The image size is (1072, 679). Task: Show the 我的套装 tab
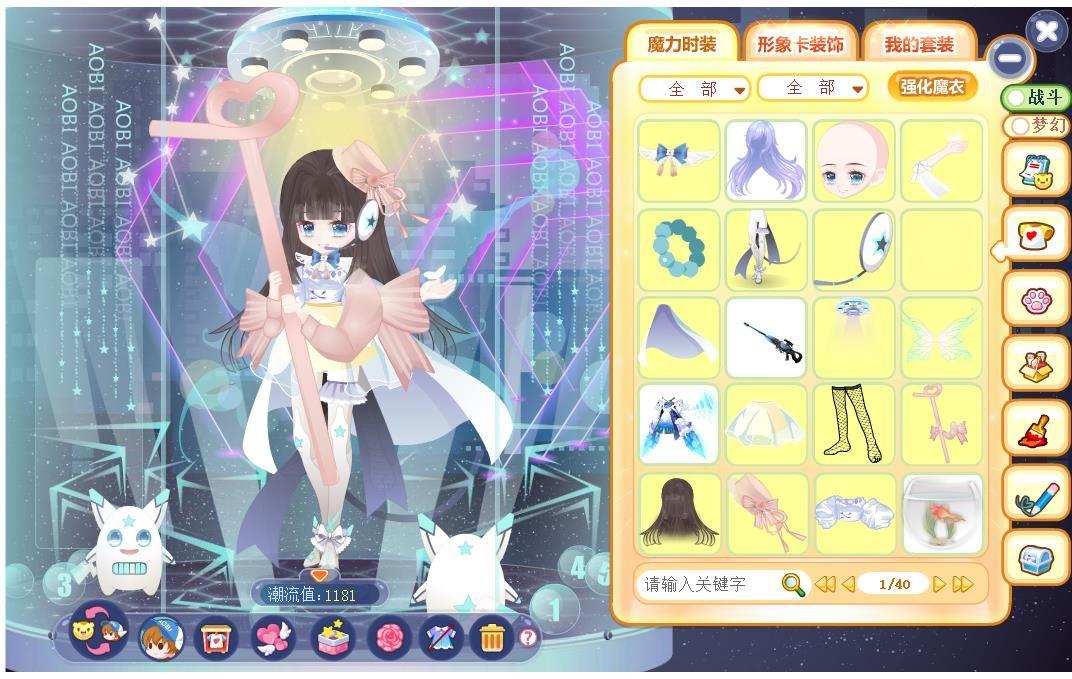click(918, 44)
